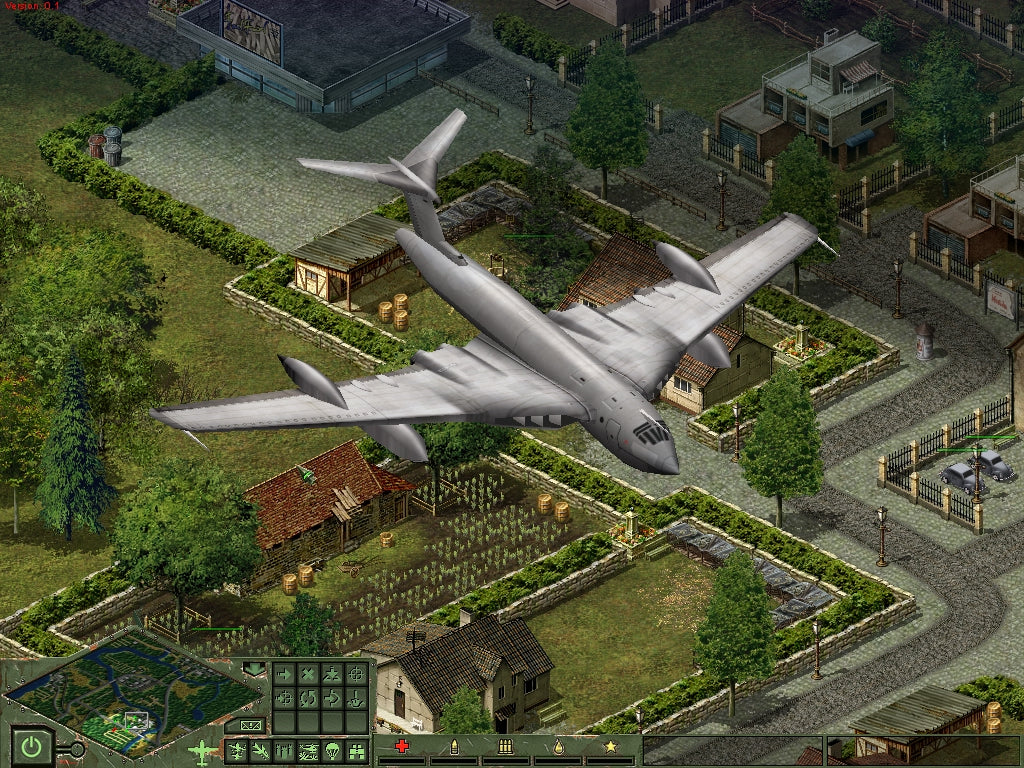This screenshot has height=768, width=1024.
Task: Click the green power button
Action: pyautogui.click(x=33, y=746)
